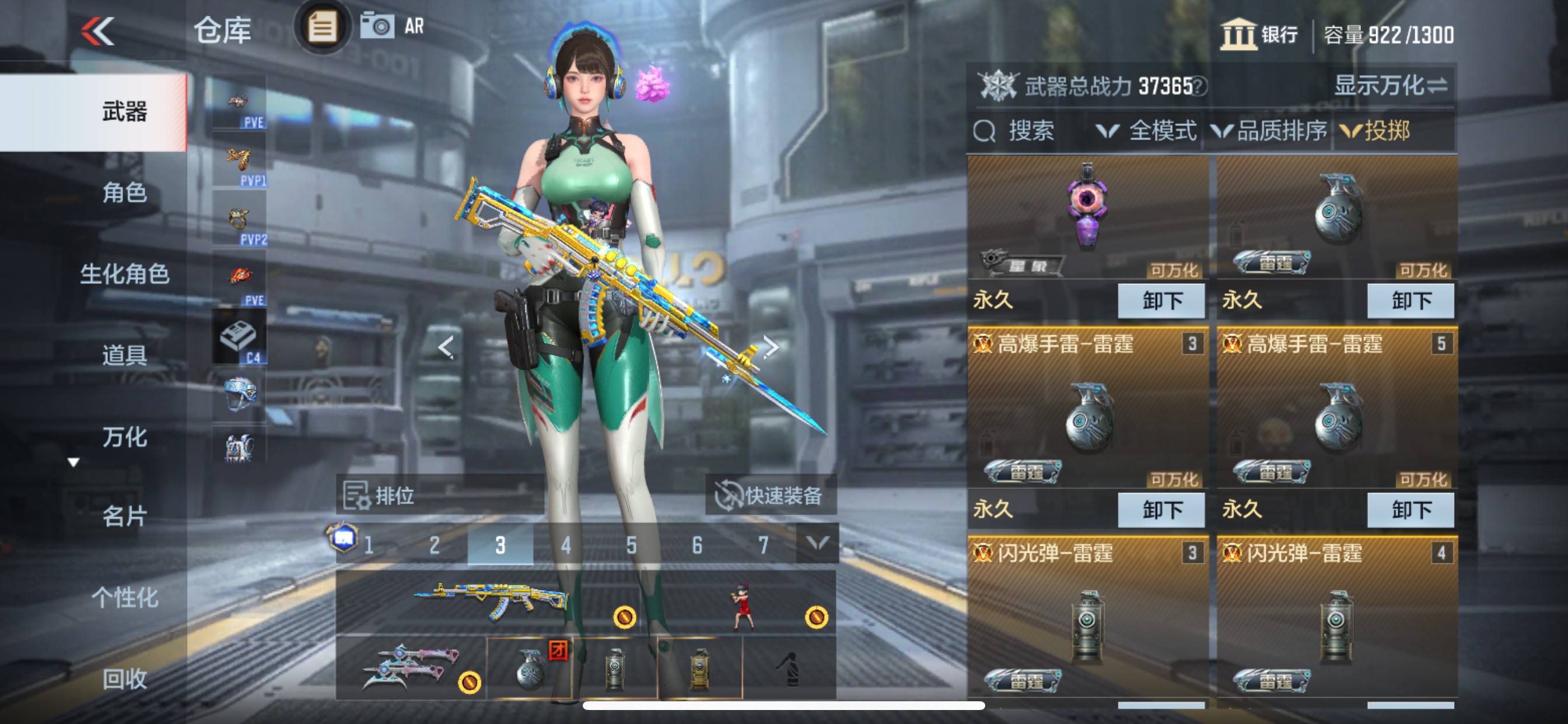Switch to the 回收 sidebar tab

coord(127,680)
